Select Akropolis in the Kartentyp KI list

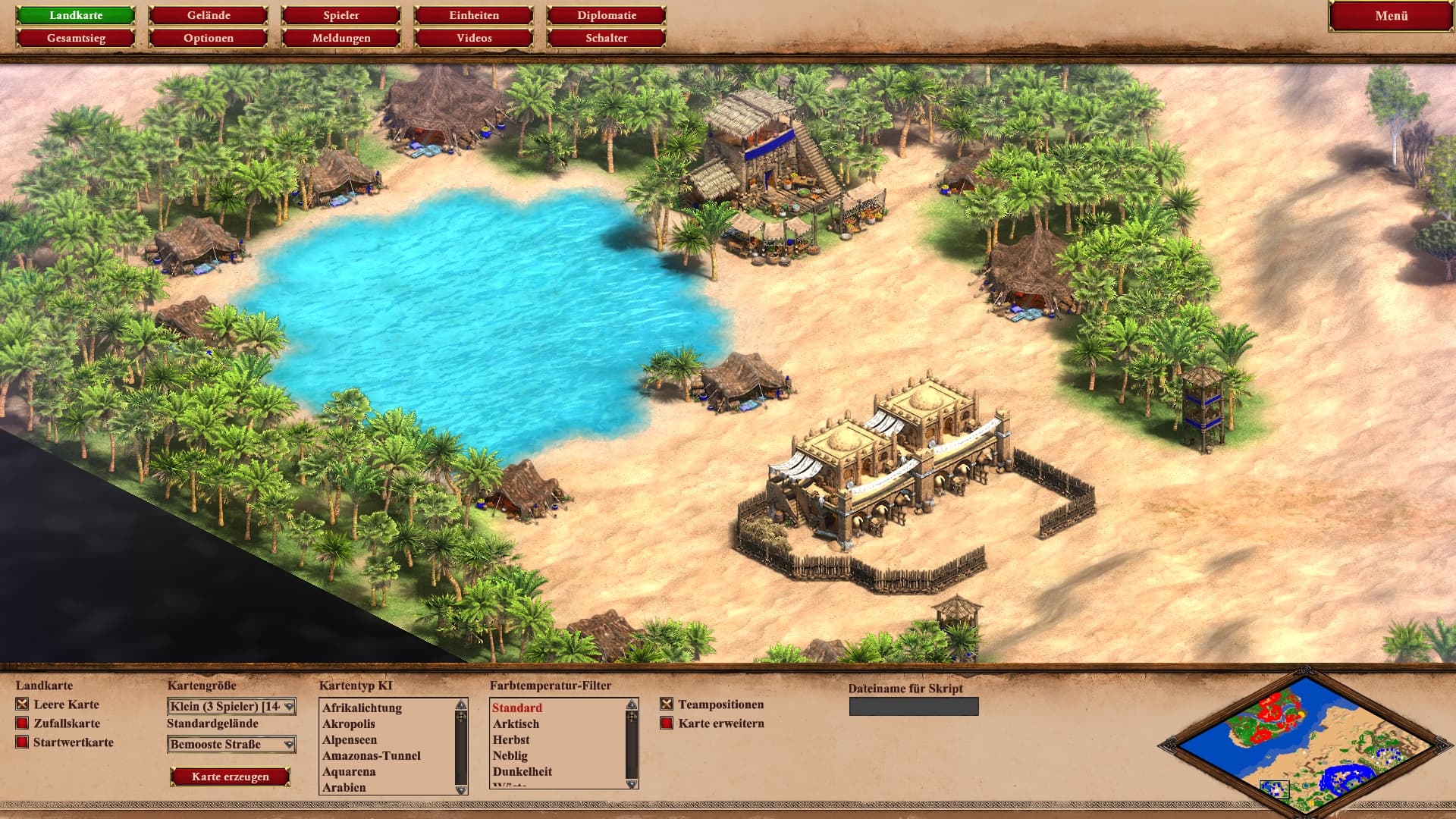(x=349, y=724)
